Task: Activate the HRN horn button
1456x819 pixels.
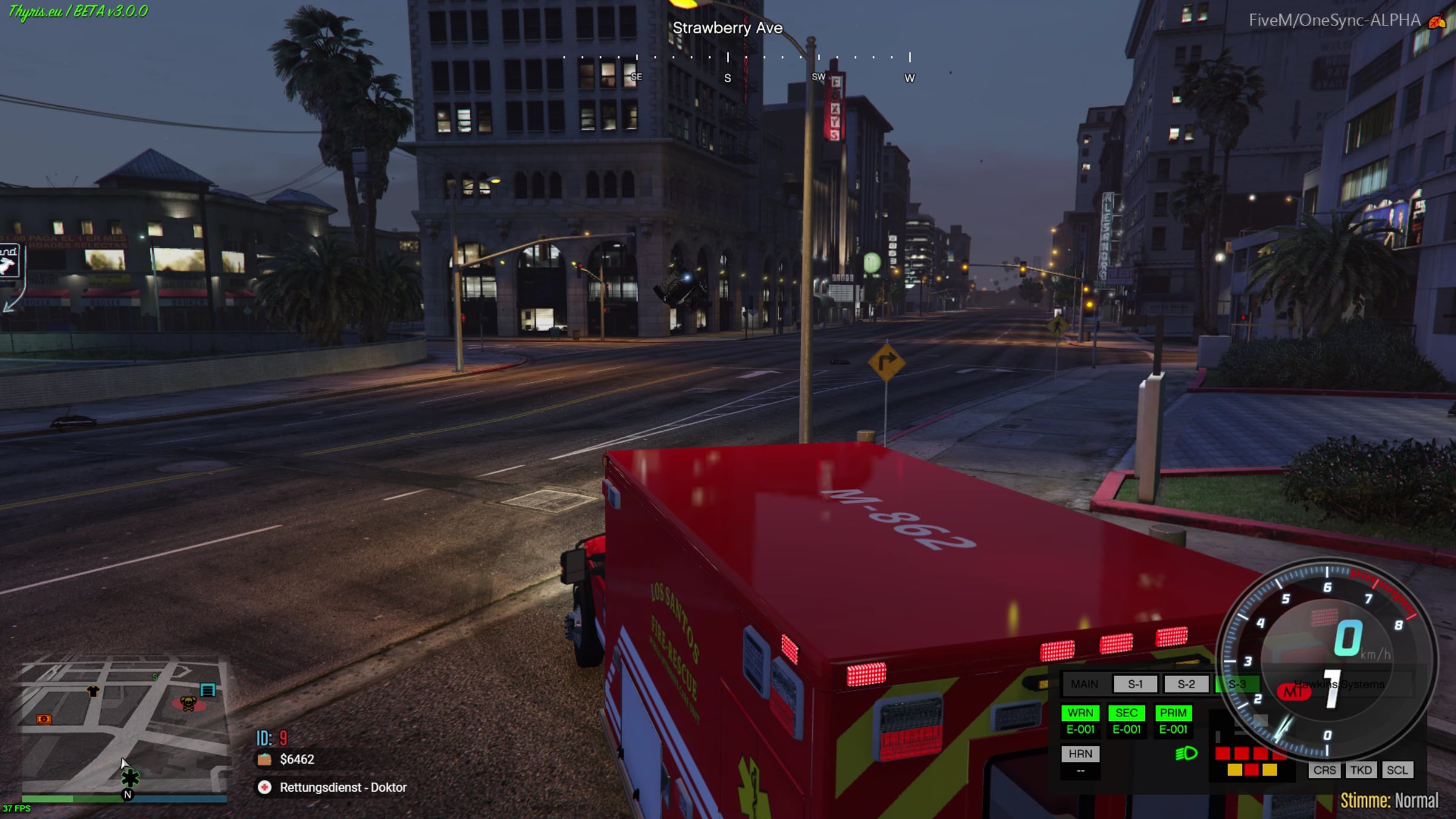Action: [1080, 754]
